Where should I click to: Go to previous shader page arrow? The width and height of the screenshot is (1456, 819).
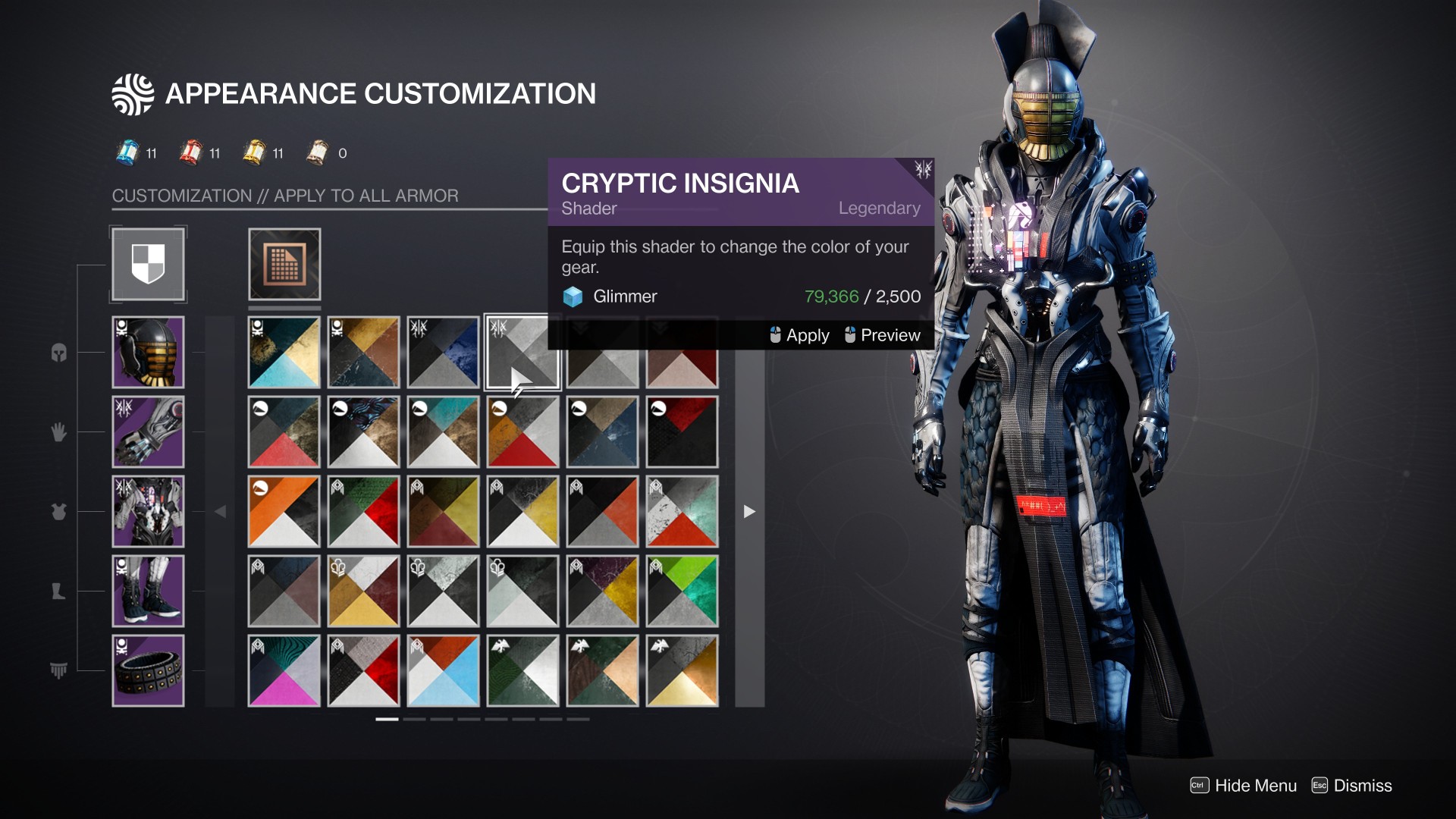pos(220,512)
